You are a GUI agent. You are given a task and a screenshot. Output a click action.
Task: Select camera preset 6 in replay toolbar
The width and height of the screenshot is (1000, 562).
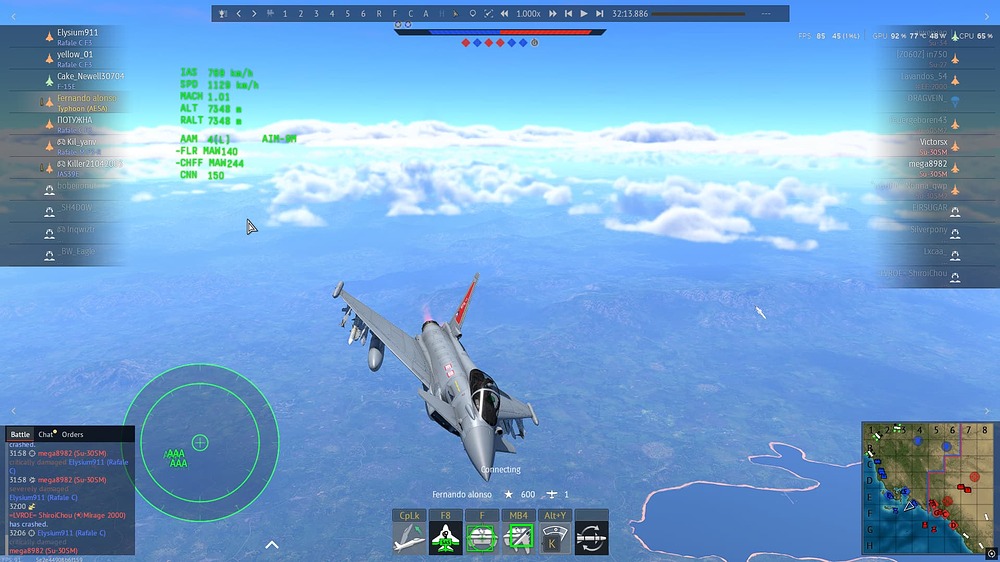[x=363, y=14]
